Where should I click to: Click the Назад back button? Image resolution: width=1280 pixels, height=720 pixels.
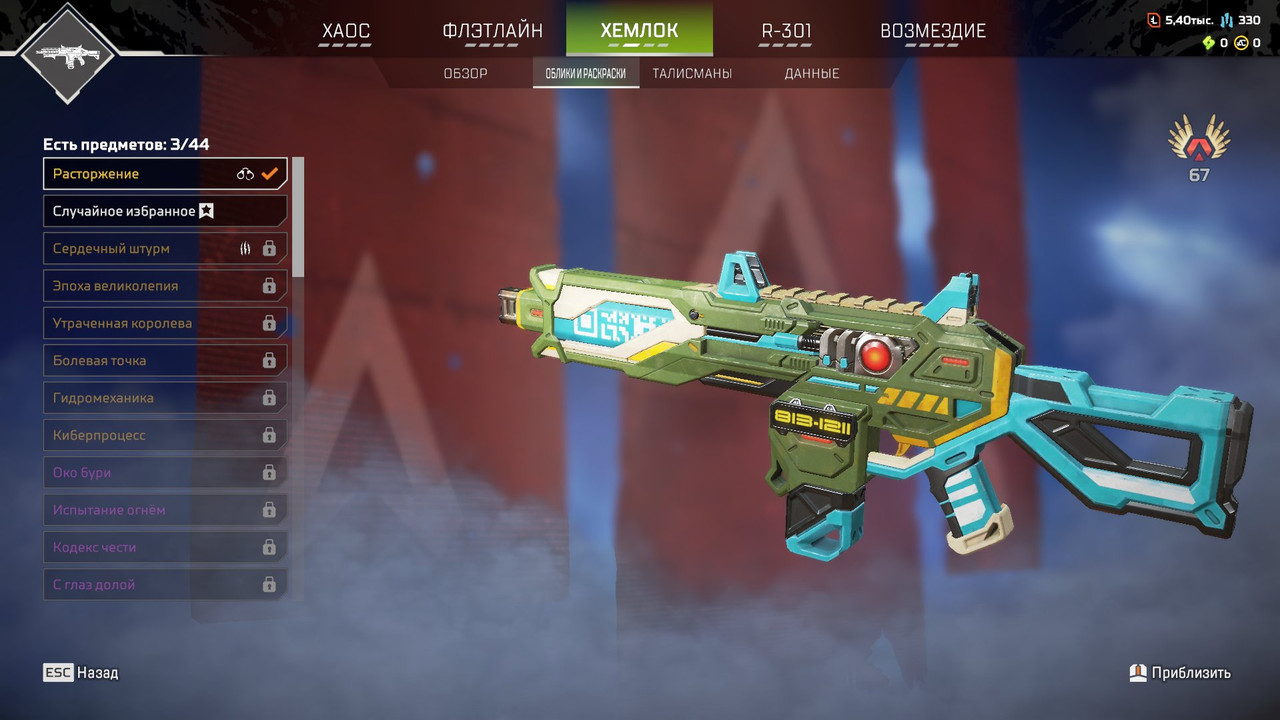pyautogui.click(x=81, y=673)
